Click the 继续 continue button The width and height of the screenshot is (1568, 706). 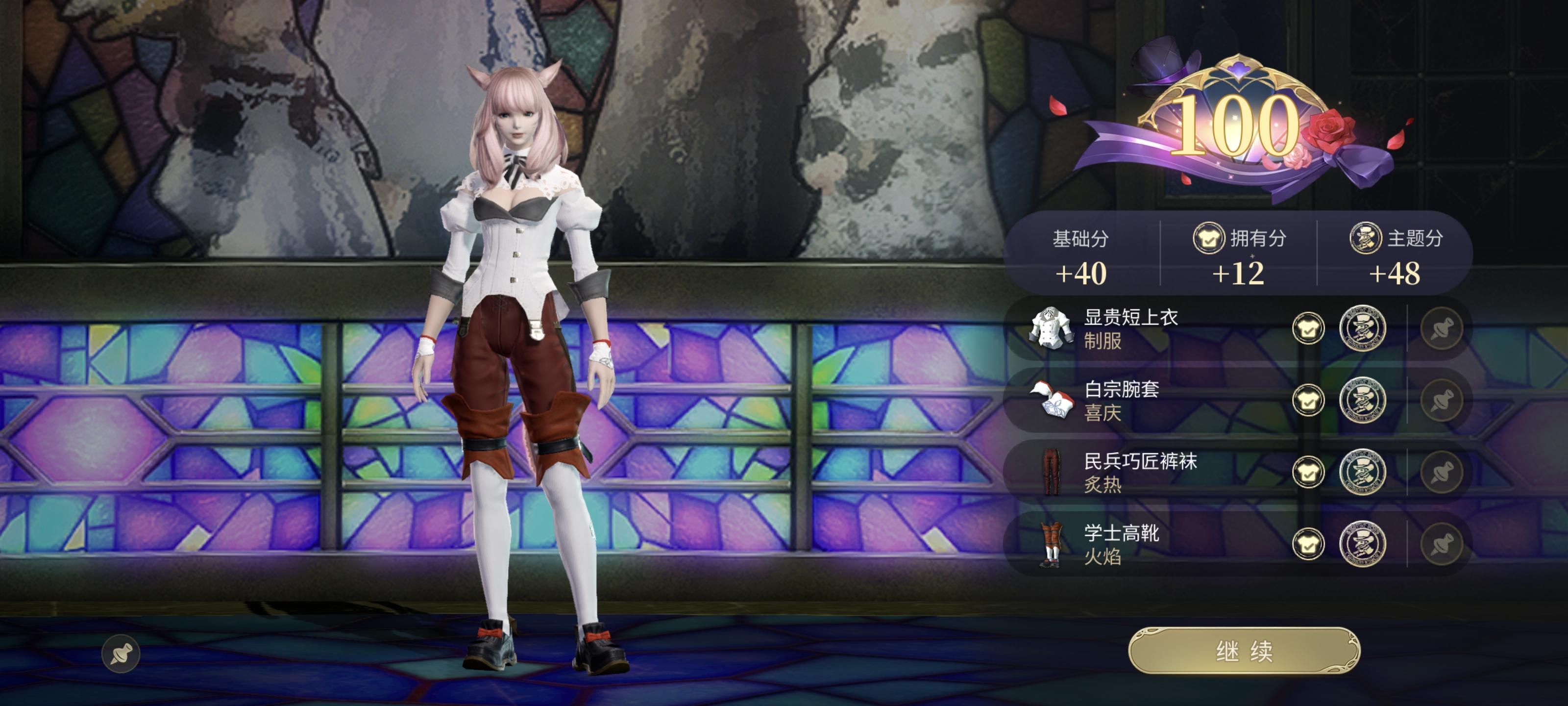(1244, 651)
